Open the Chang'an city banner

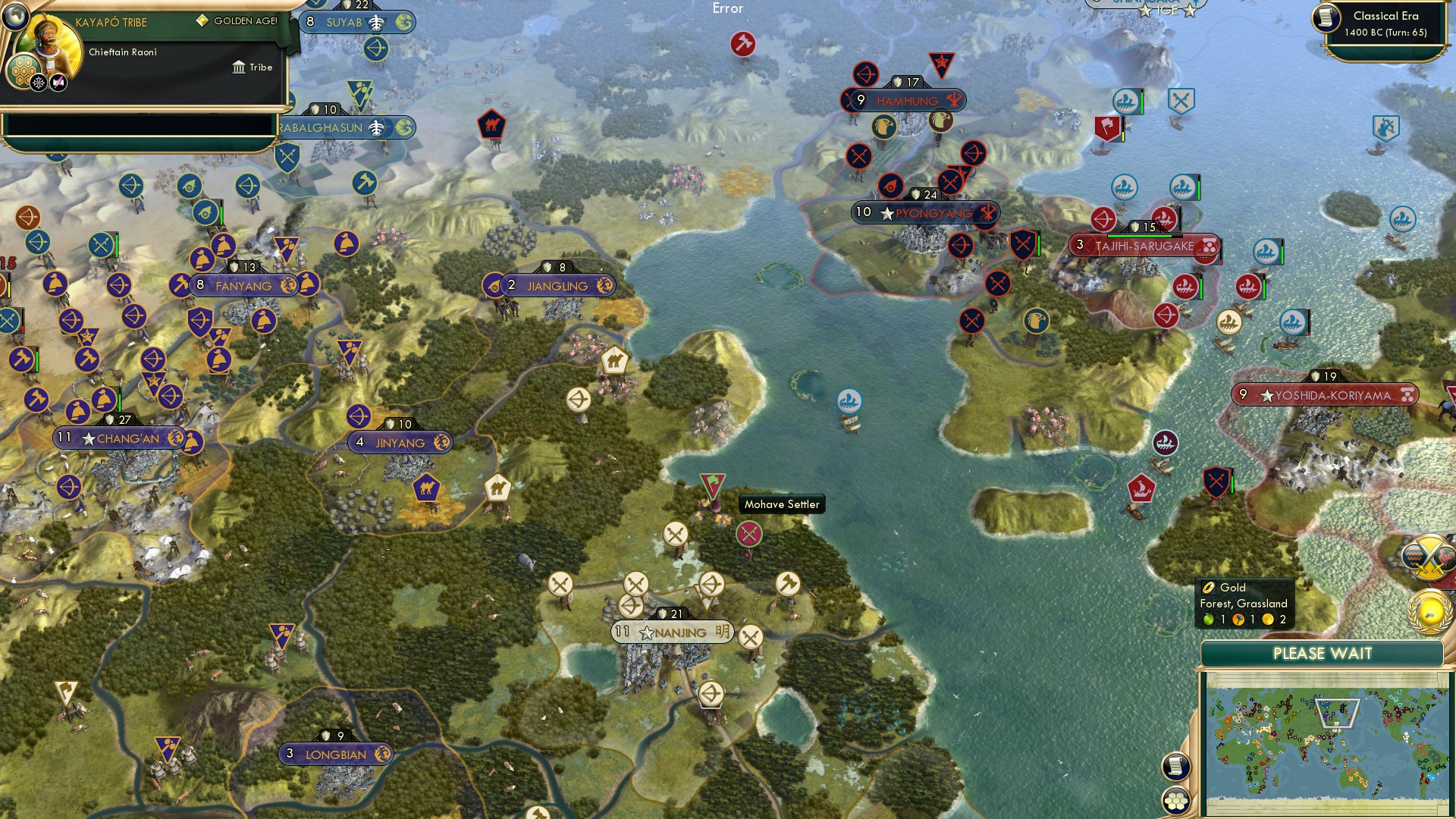pos(120,438)
